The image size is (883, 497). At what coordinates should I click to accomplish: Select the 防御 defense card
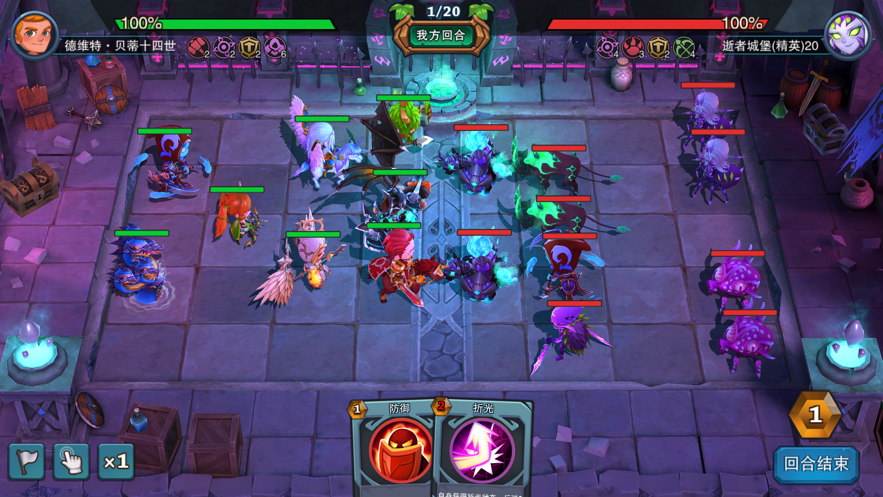tap(399, 449)
